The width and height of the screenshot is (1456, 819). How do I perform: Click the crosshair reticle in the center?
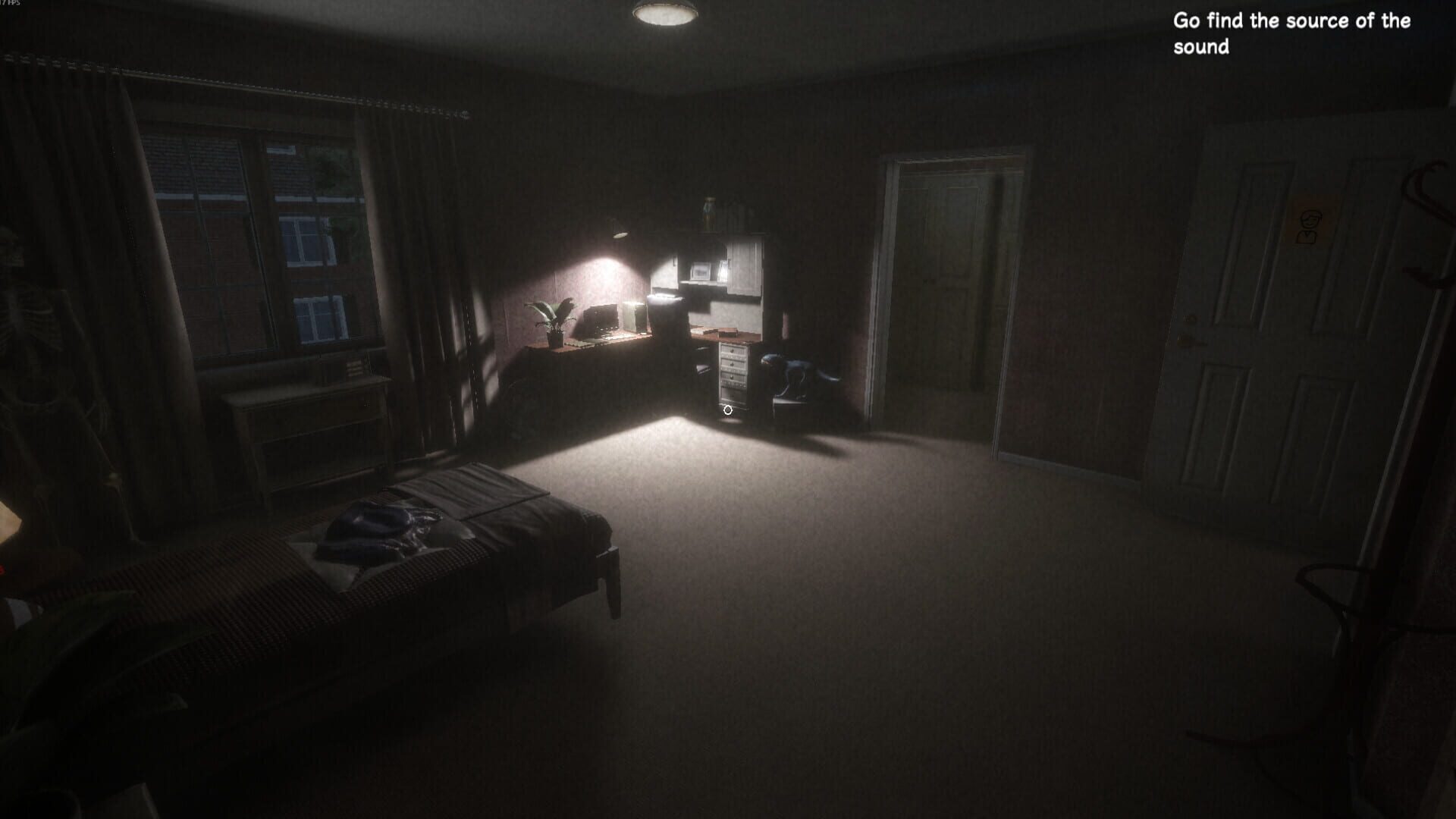727,410
